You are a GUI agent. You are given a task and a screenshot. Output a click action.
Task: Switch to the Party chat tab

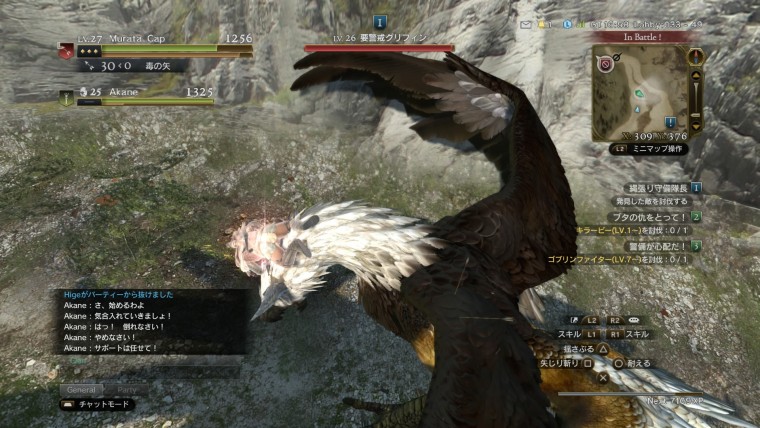pos(127,389)
